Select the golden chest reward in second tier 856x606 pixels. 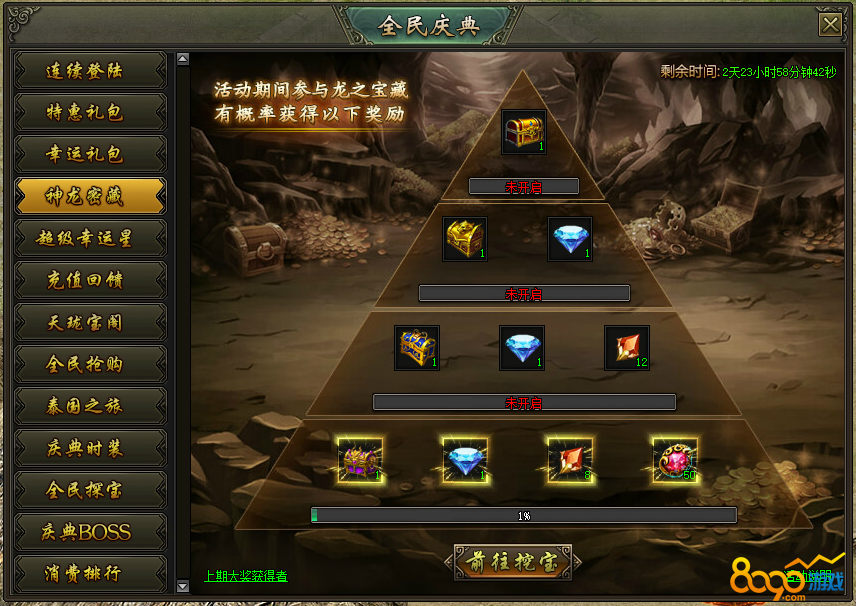(465, 240)
